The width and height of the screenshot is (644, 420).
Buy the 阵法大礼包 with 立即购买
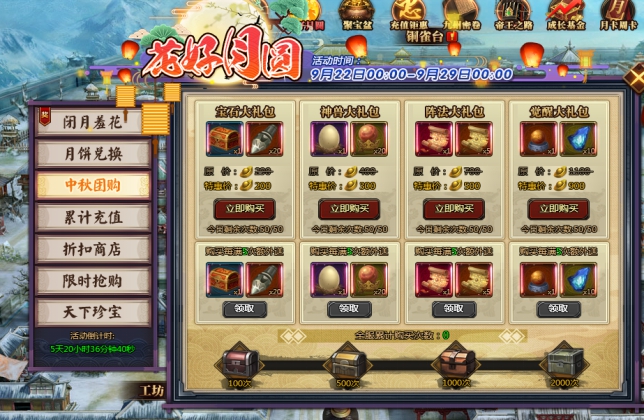454,209
